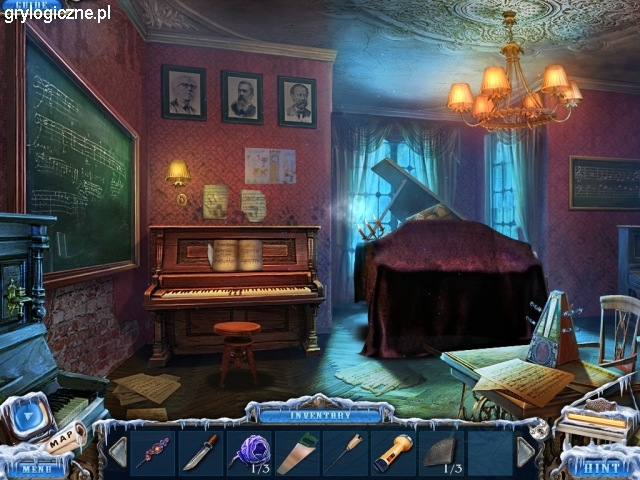Click the Inventory label bar
The image size is (640, 480).
coord(320,414)
